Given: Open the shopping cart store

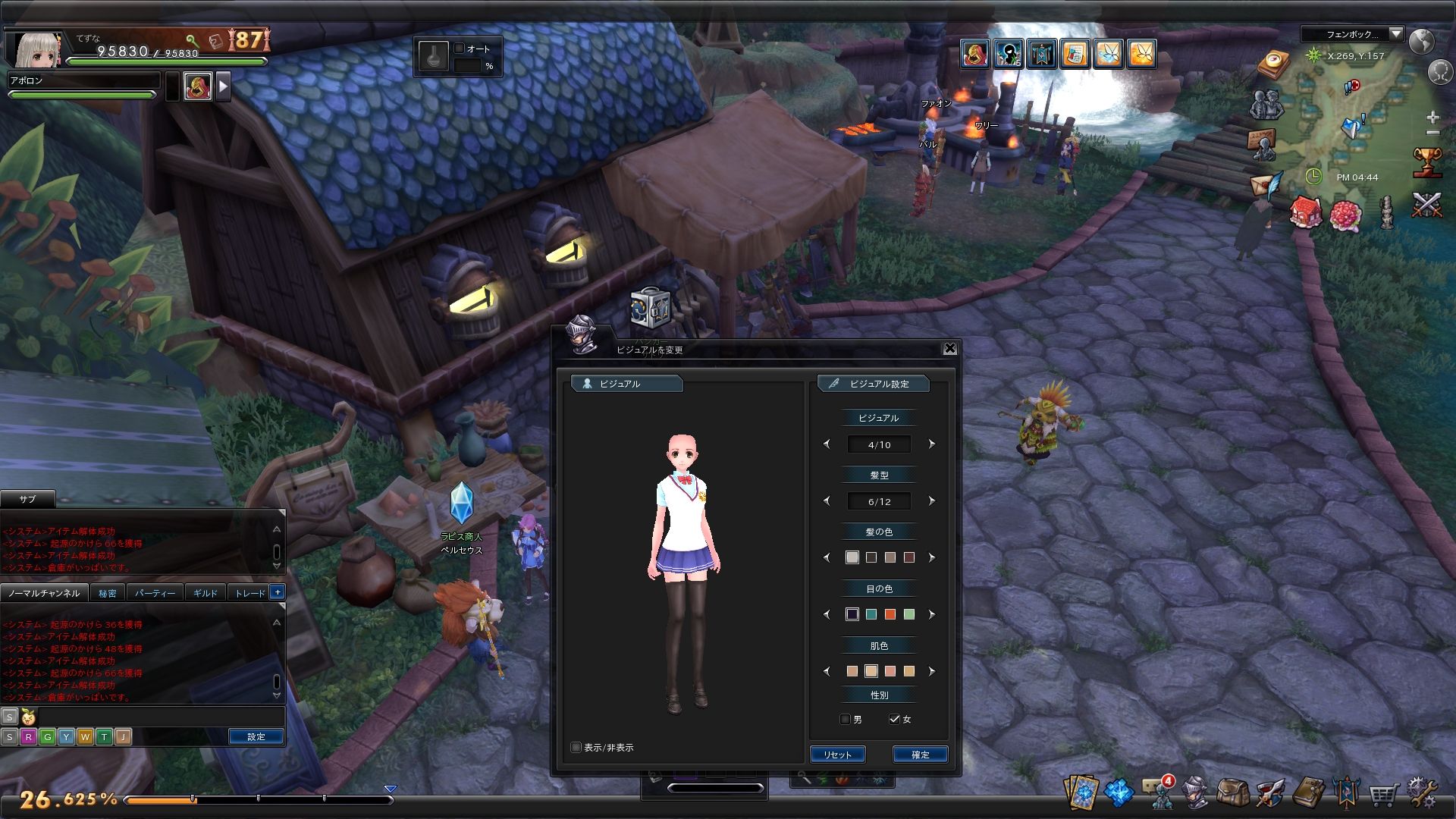Looking at the screenshot, I should [x=1383, y=795].
